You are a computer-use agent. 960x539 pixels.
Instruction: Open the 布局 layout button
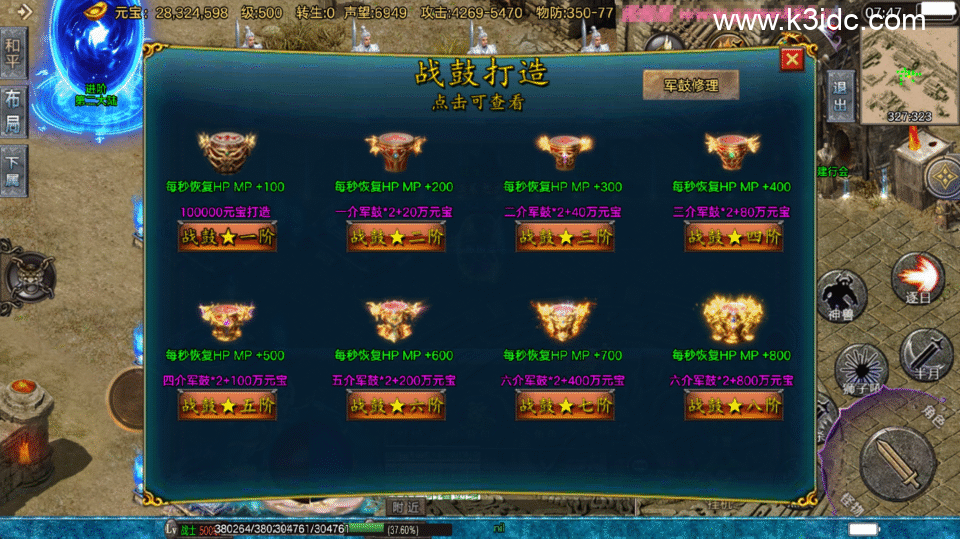(13, 110)
